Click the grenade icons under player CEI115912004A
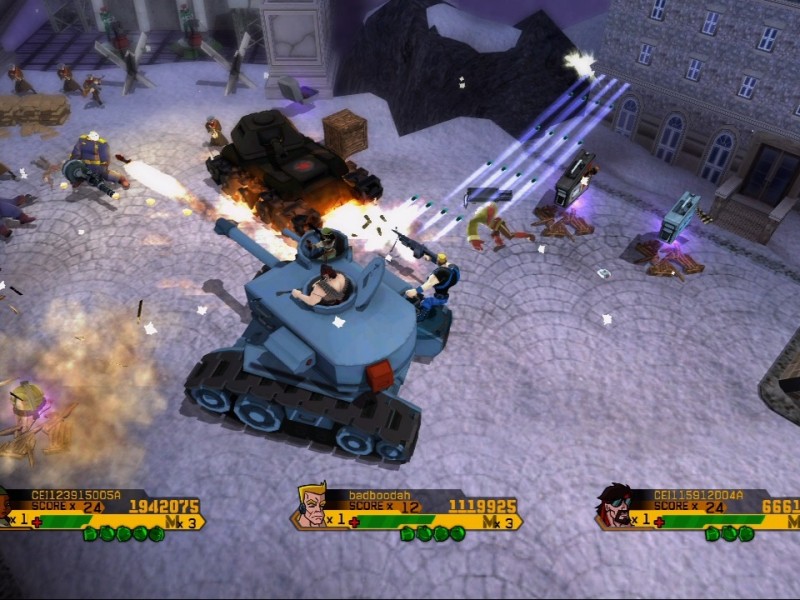800x600 pixels. coord(729,534)
